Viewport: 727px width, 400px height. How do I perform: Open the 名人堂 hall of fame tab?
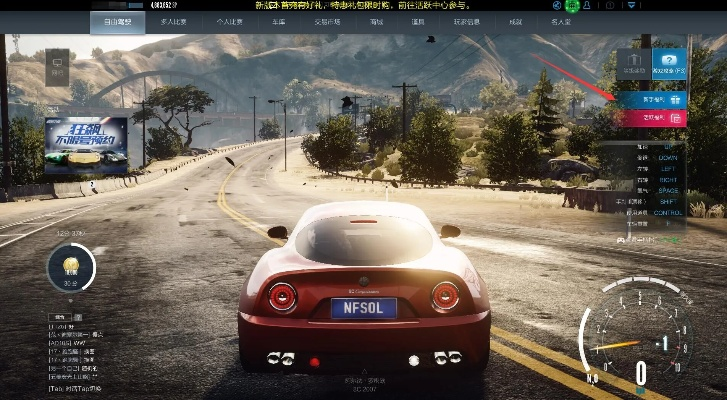pos(563,21)
